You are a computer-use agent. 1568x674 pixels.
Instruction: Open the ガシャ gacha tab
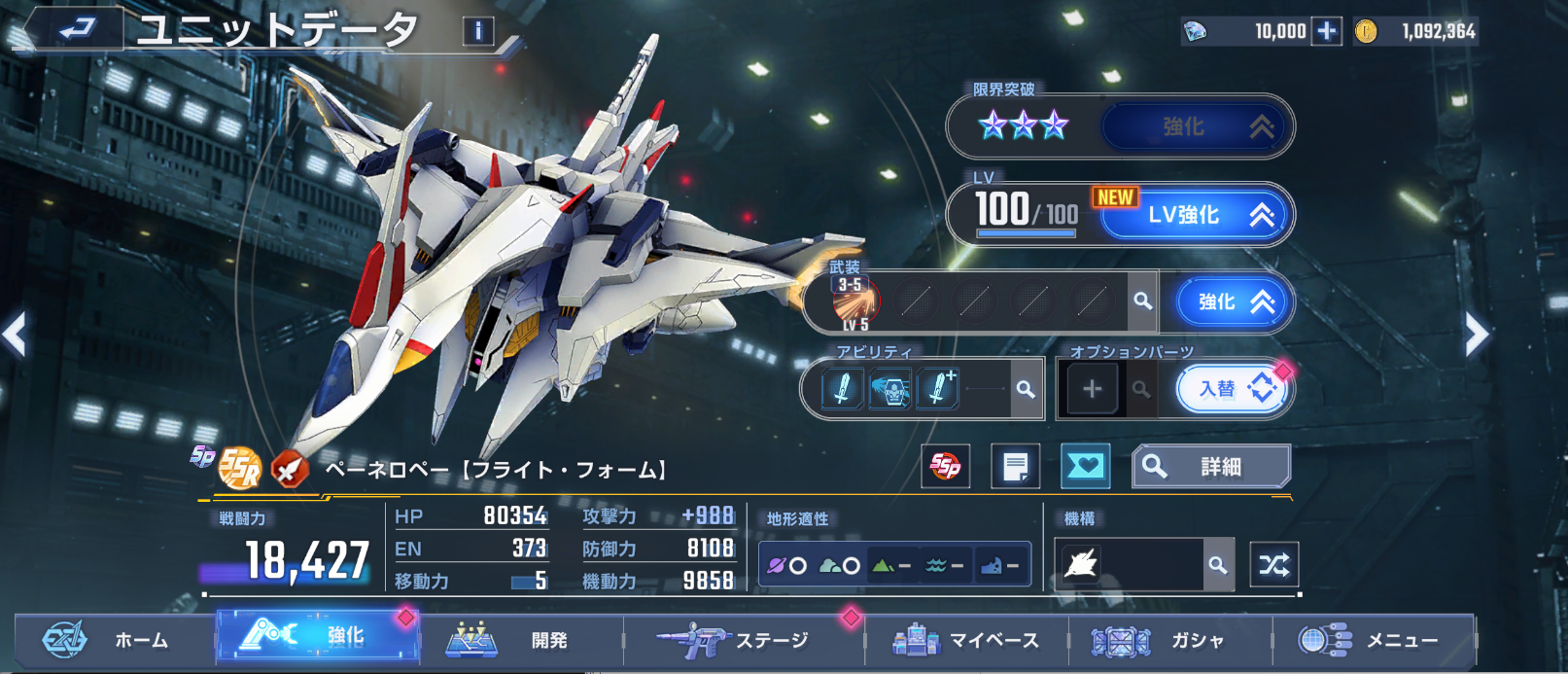1167,640
